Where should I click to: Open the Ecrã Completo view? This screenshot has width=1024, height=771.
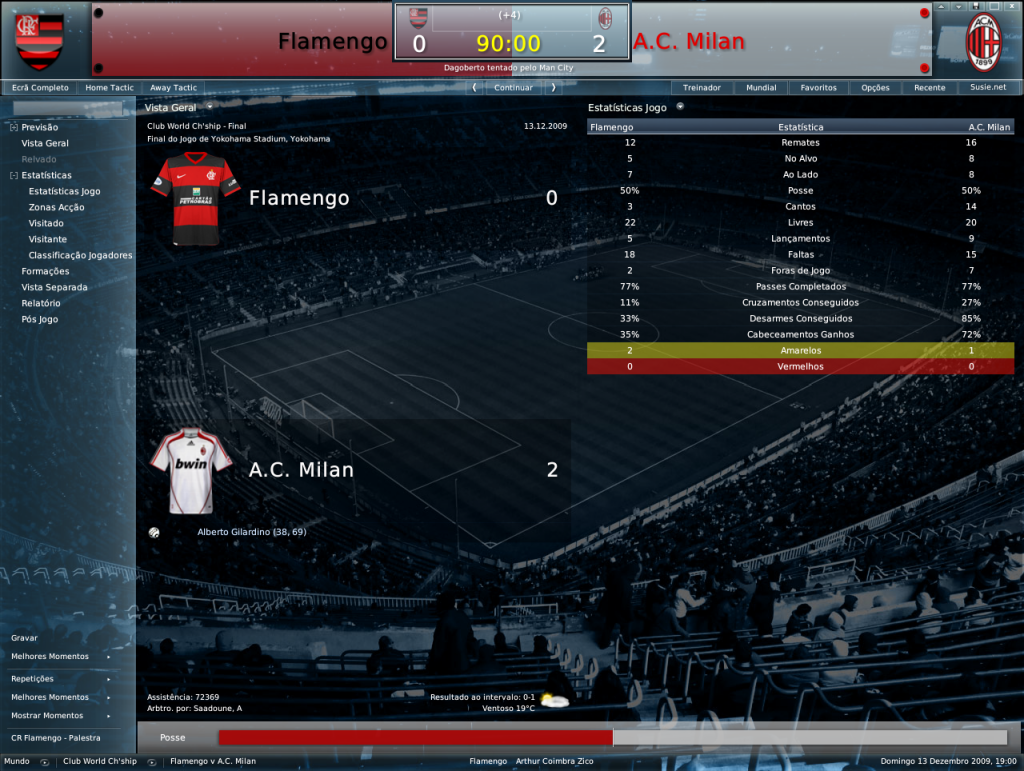pos(40,88)
